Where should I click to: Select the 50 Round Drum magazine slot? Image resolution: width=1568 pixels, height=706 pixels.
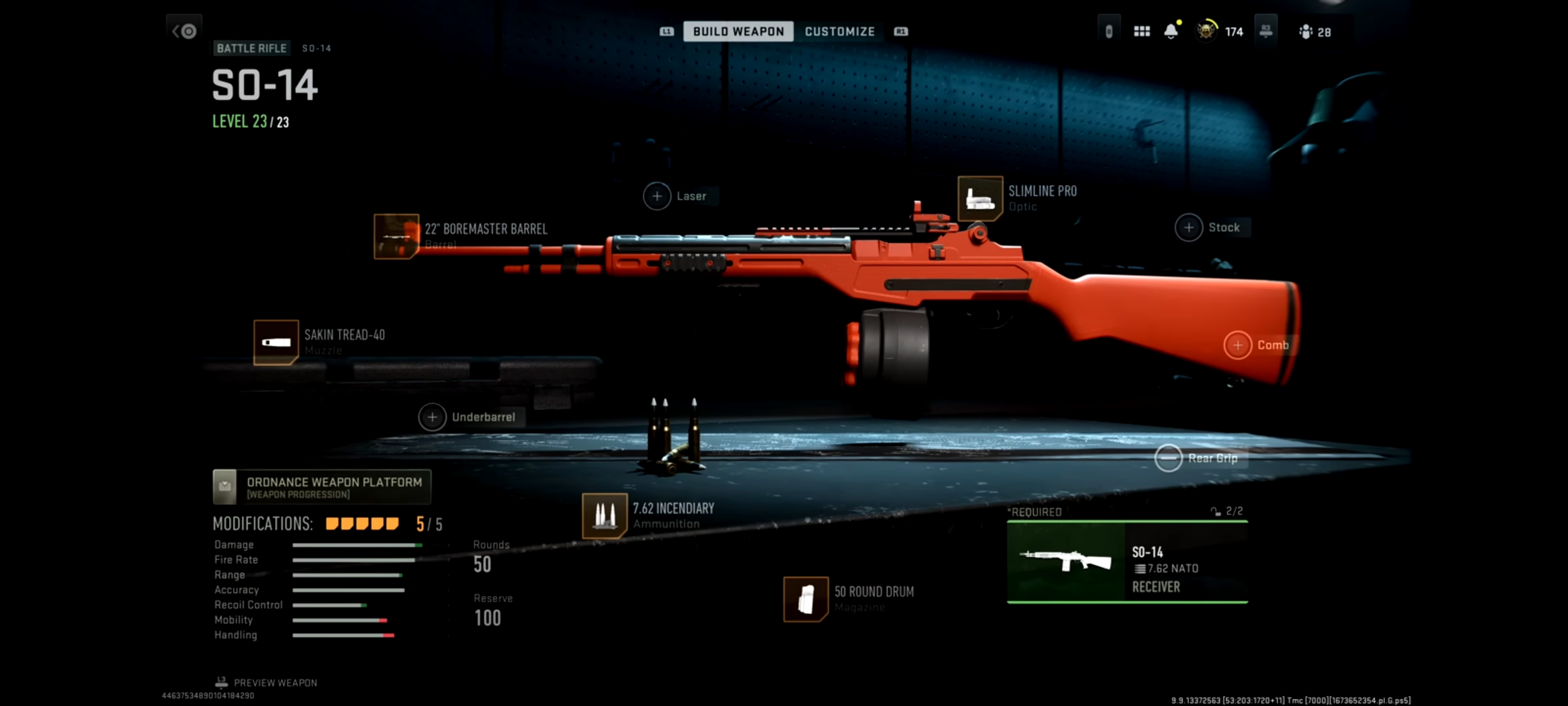(x=805, y=599)
